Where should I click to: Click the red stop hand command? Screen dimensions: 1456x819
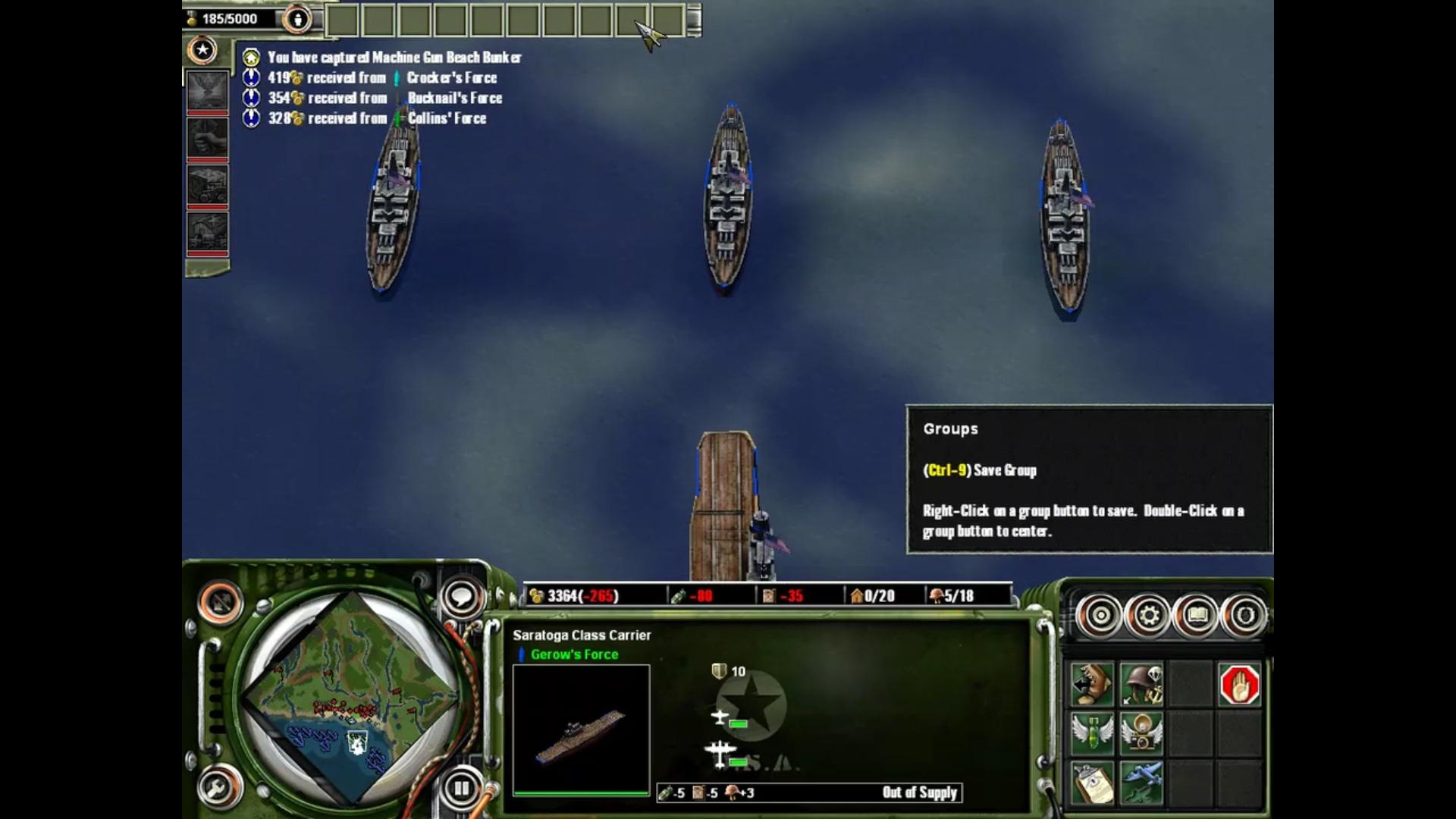click(x=1239, y=685)
